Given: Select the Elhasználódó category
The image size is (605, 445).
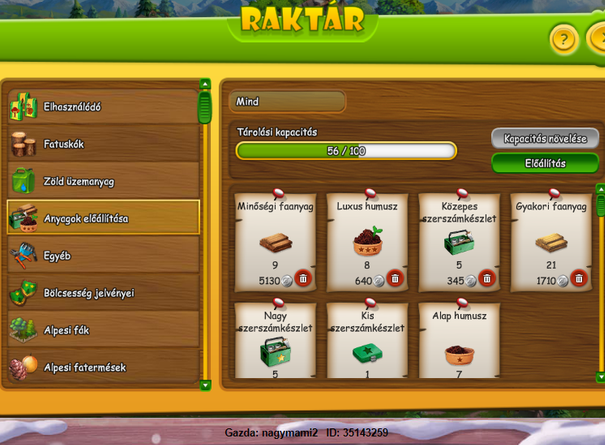Looking at the screenshot, I should point(102,106).
